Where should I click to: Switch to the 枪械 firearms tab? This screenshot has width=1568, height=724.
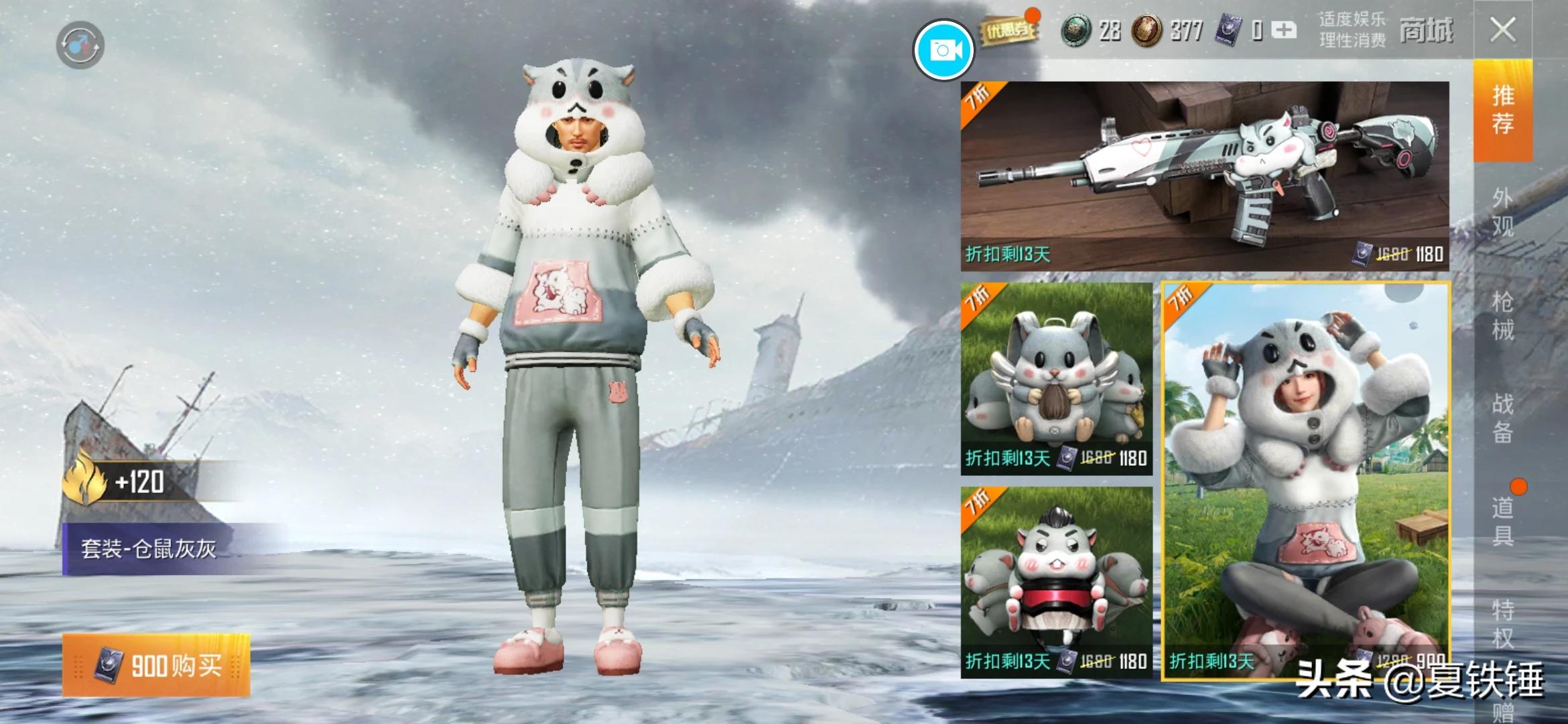pyautogui.click(x=1503, y=315)
